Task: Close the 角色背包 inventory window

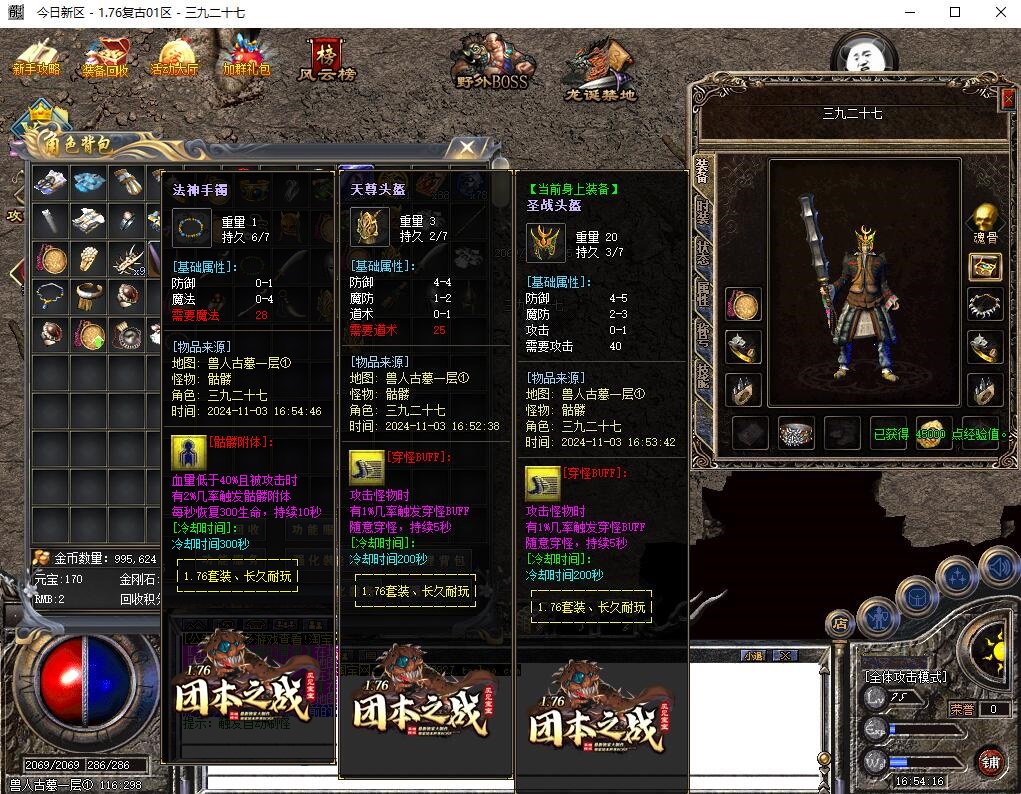Action: pyautogui.click(x=466, y=148)
